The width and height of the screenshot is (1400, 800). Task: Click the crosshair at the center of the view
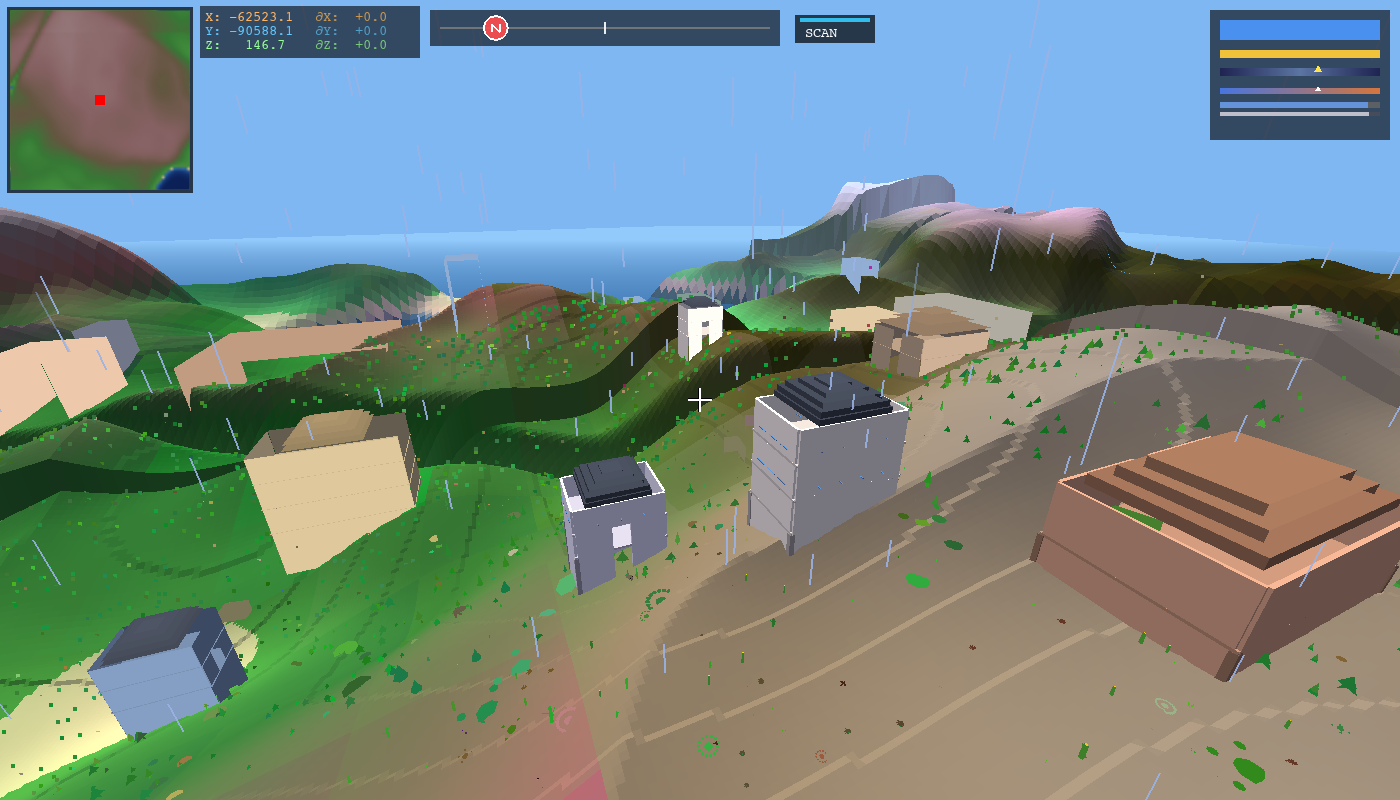point(700,399)
